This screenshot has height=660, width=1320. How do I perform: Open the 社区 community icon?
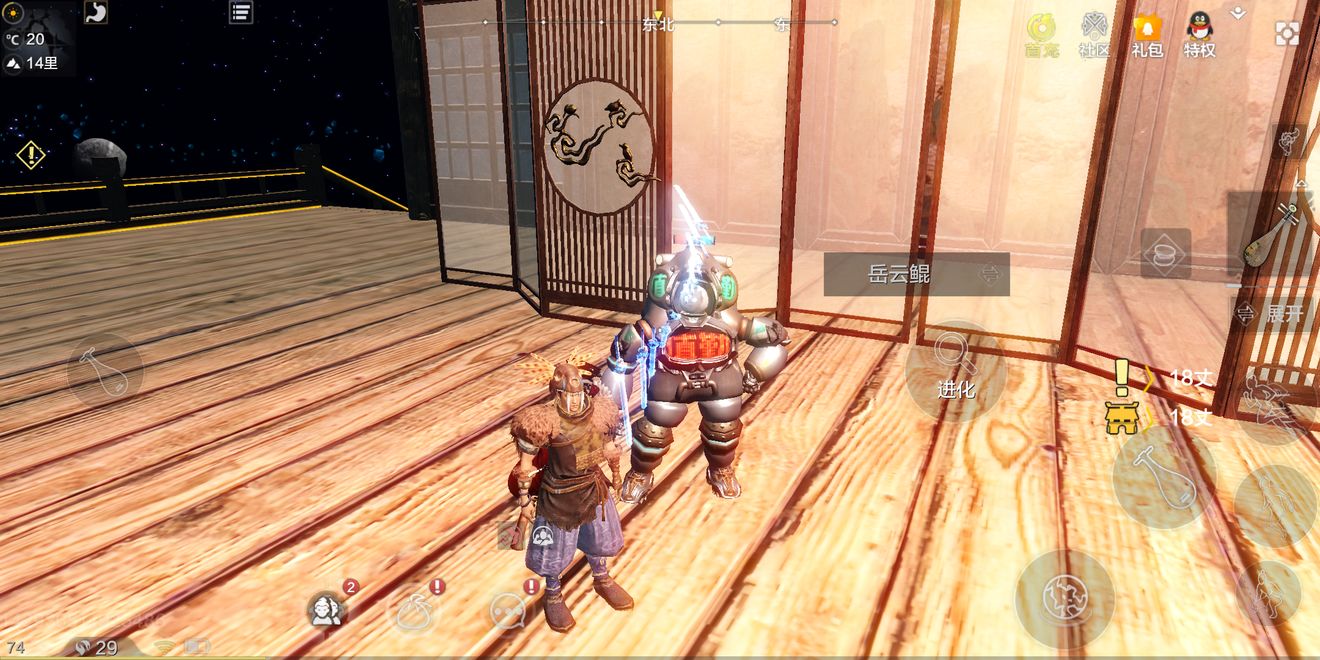pyautogui.click(x=1095, y=35)
